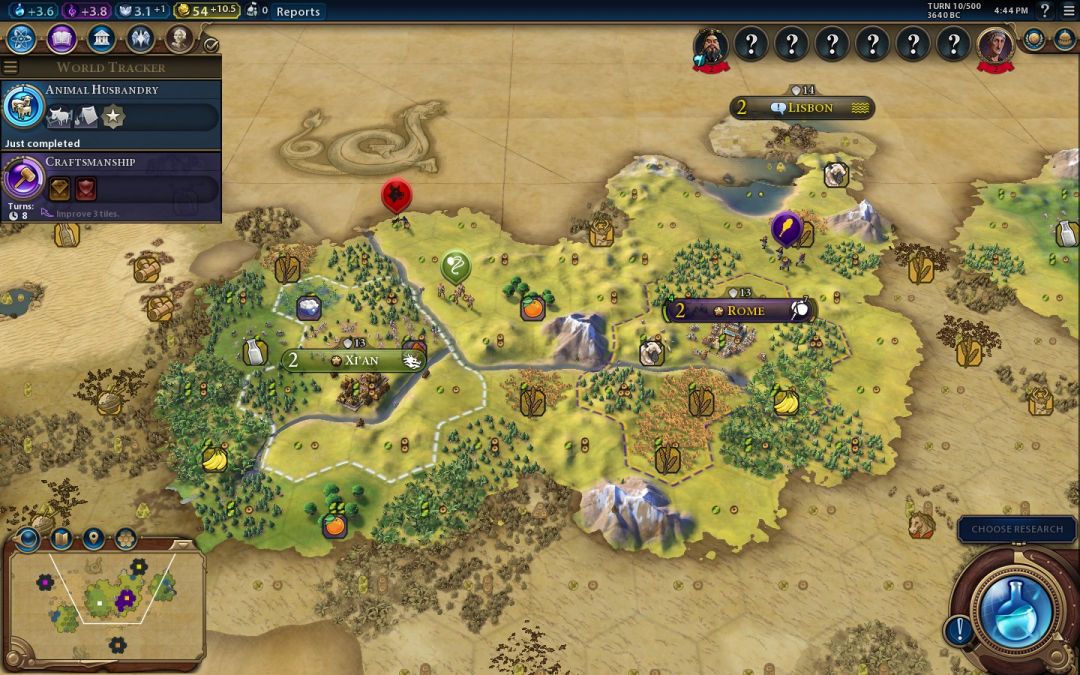Open the main game menu button
Image resolution: width=1080 pixels, height=675 pixels.
1068,11
